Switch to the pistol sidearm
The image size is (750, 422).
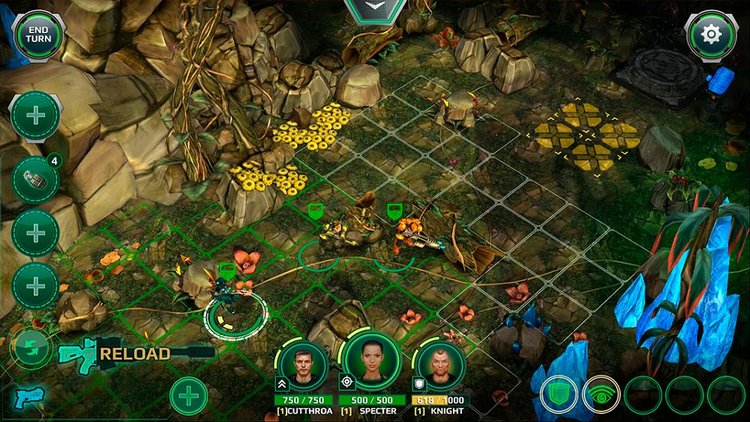pos(27,398)
